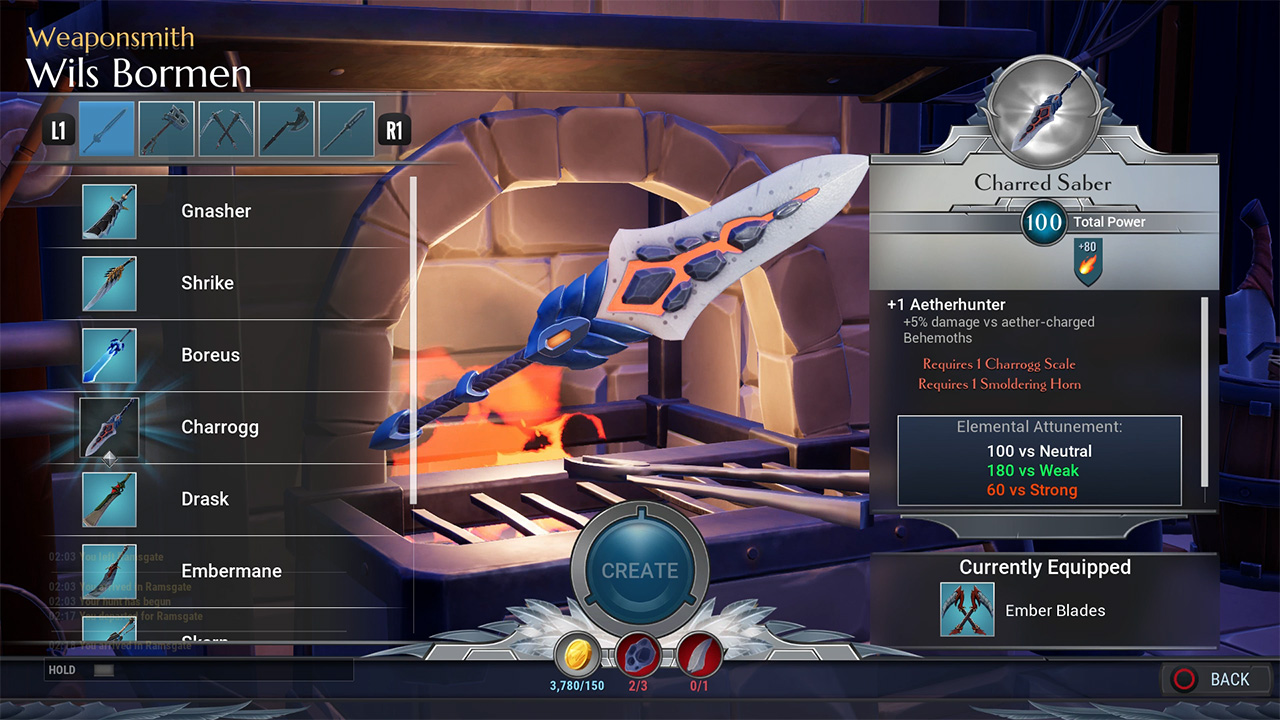Select the sword weapon category tab
This screenshot has width=1280, height=720.
(x=106, y=129)
